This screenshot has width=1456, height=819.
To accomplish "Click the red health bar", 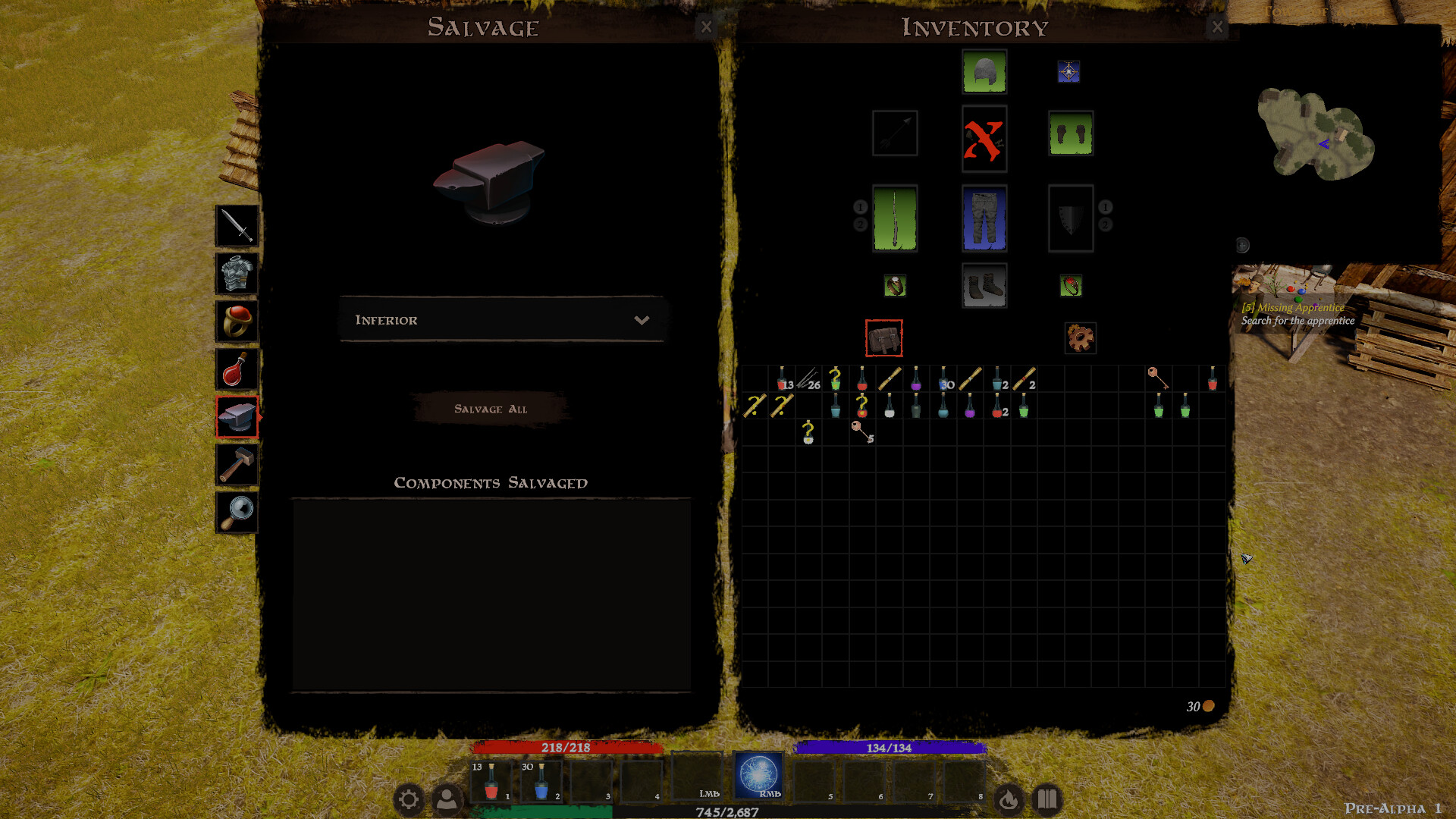I will pos(564,748).
